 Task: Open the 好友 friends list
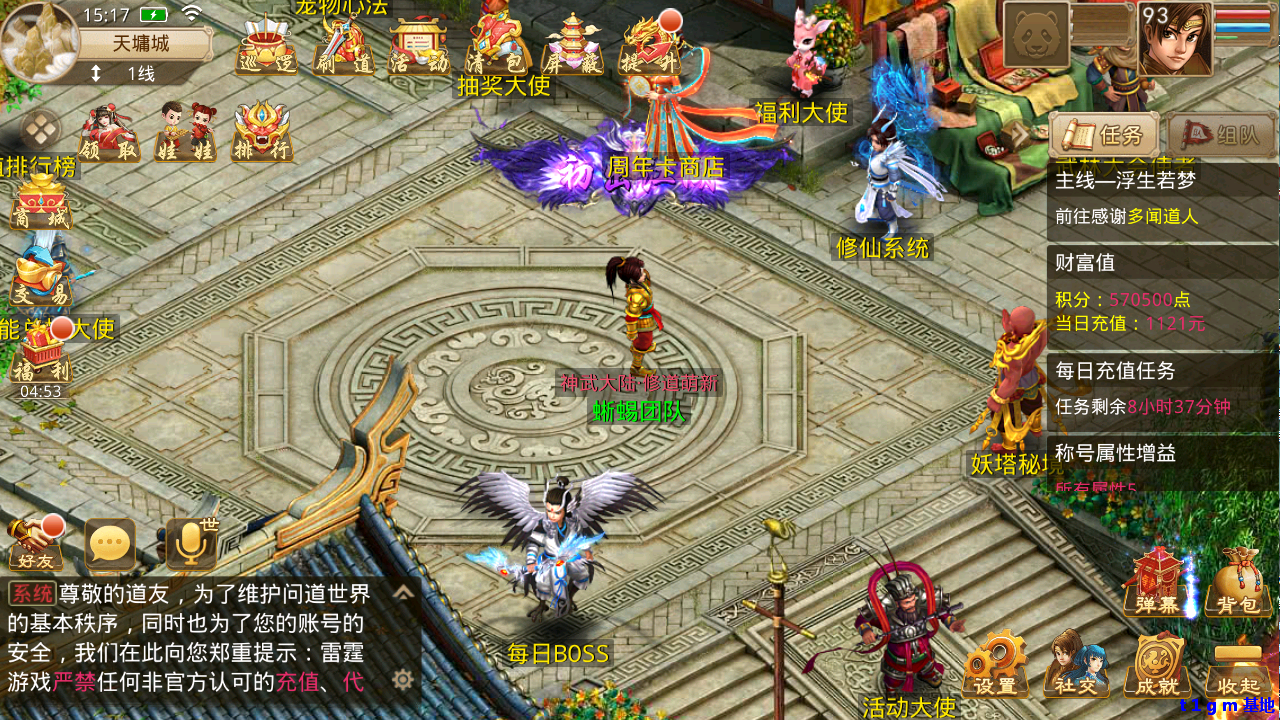tap(35, 545)
